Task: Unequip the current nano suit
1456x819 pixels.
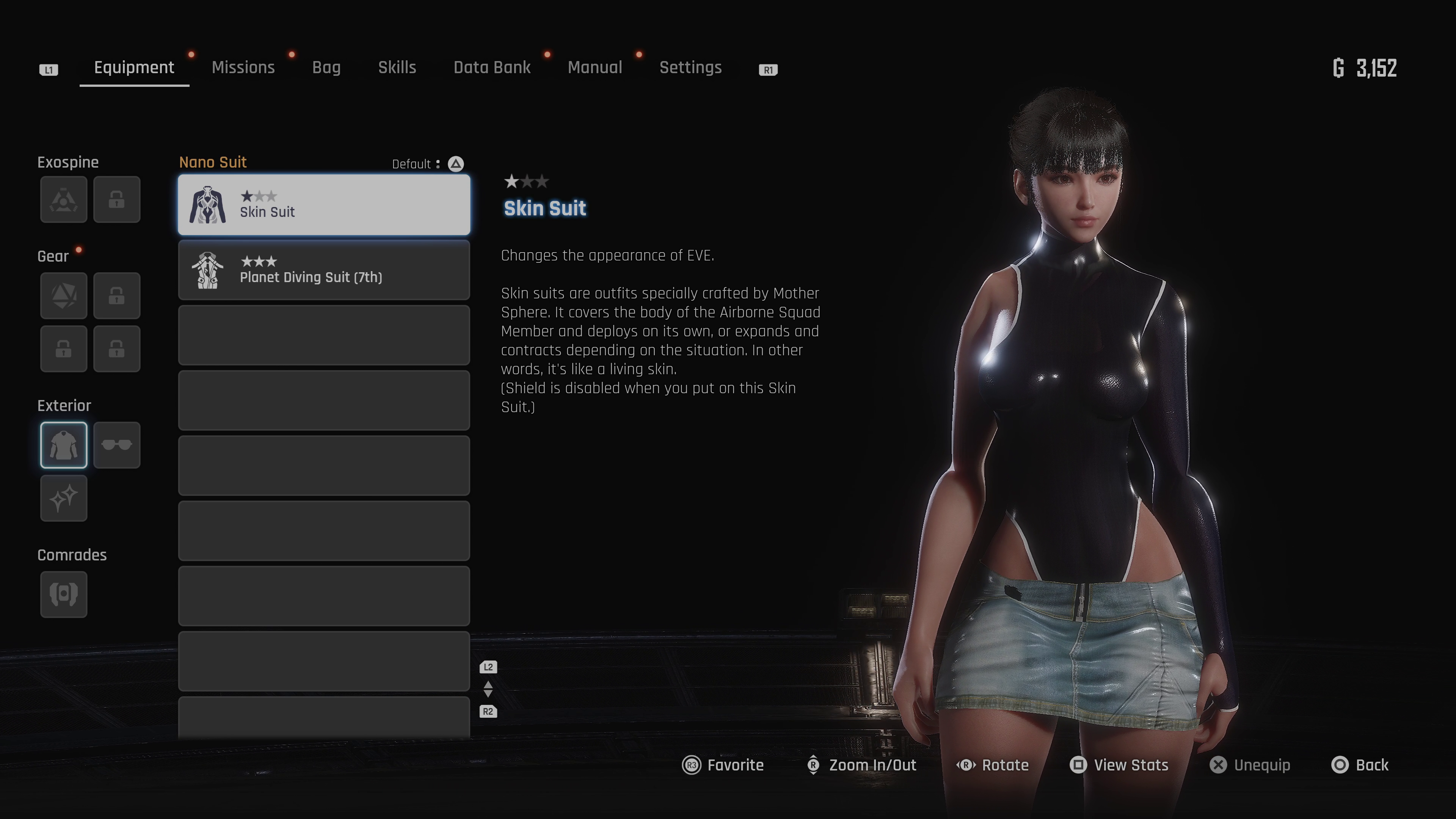Action: (1250, 765)
